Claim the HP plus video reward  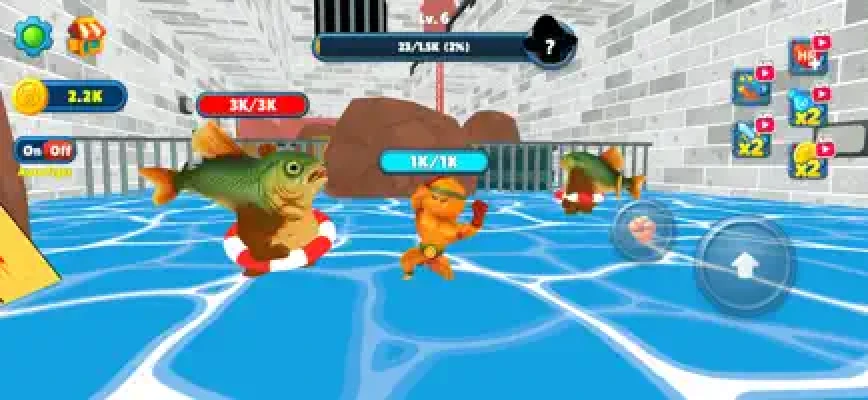coord(806,56)
